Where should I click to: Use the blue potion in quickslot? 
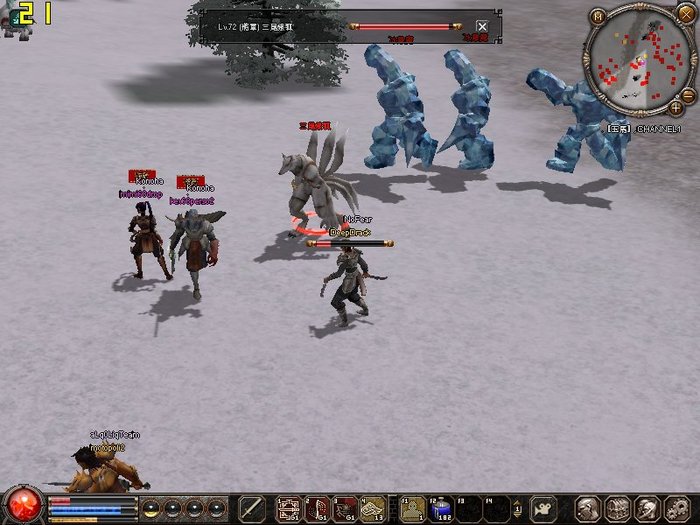click(x=441, y=508)
